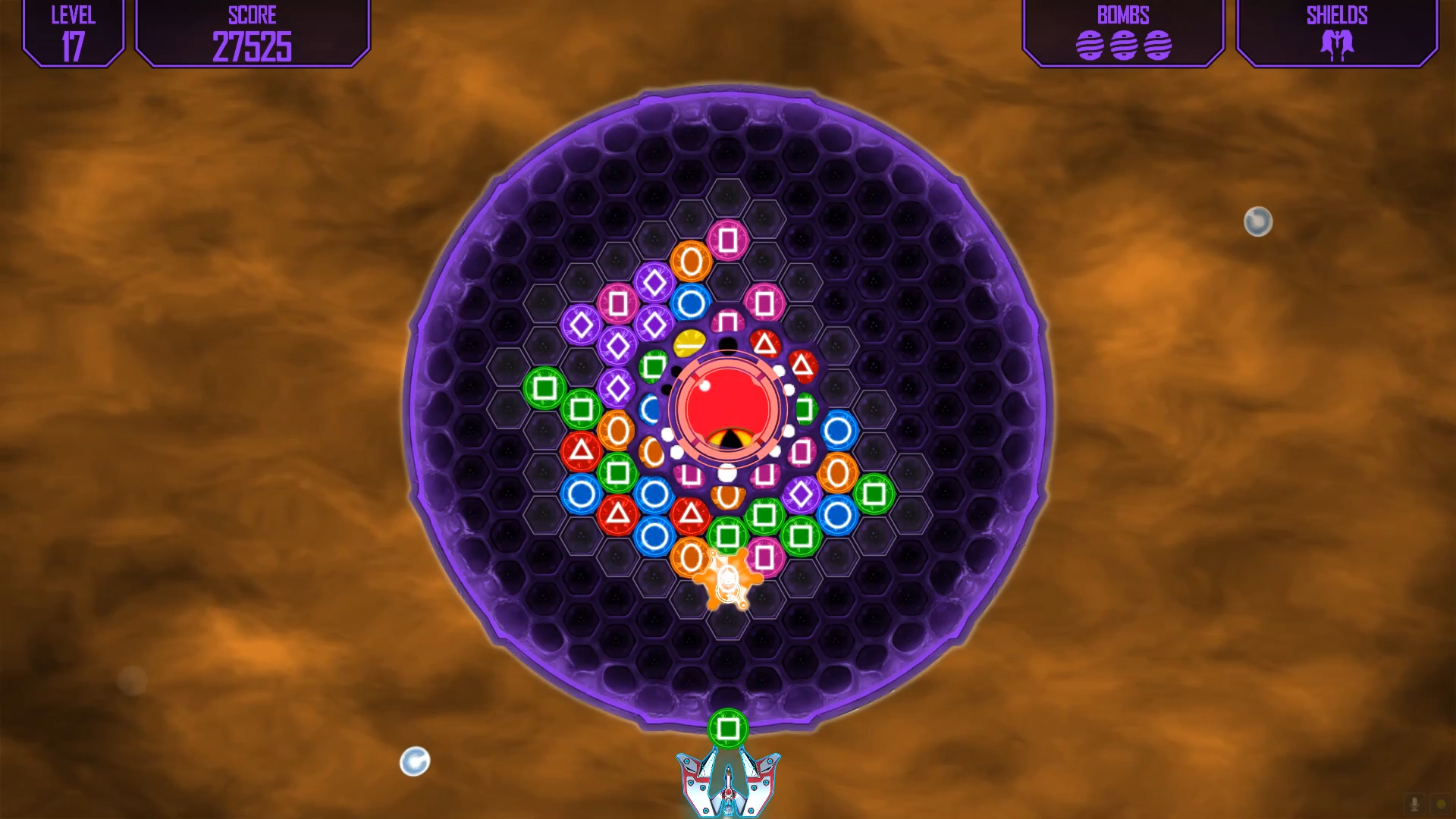Viewport: 1456px width, 819px height.
Task: Click the Bombs counter panel
Action: tap(1123, 33)
